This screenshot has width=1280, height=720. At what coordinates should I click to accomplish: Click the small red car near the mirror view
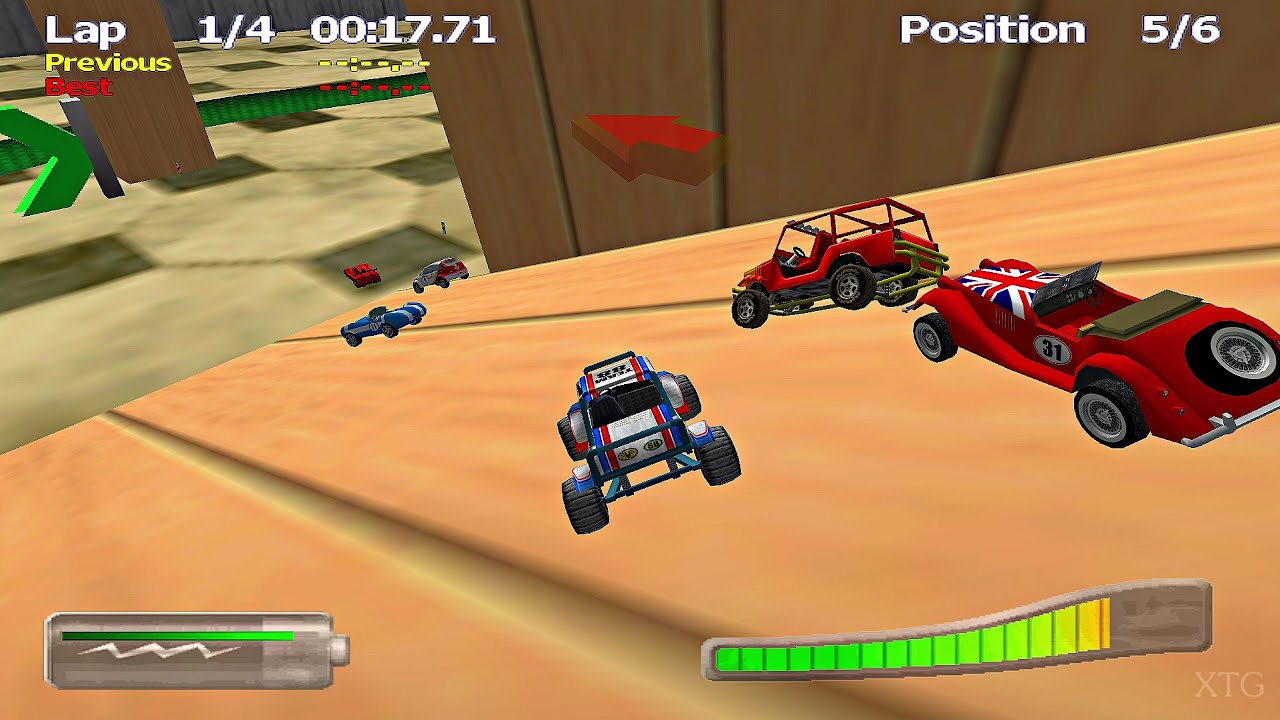click(x=360, y=275)
